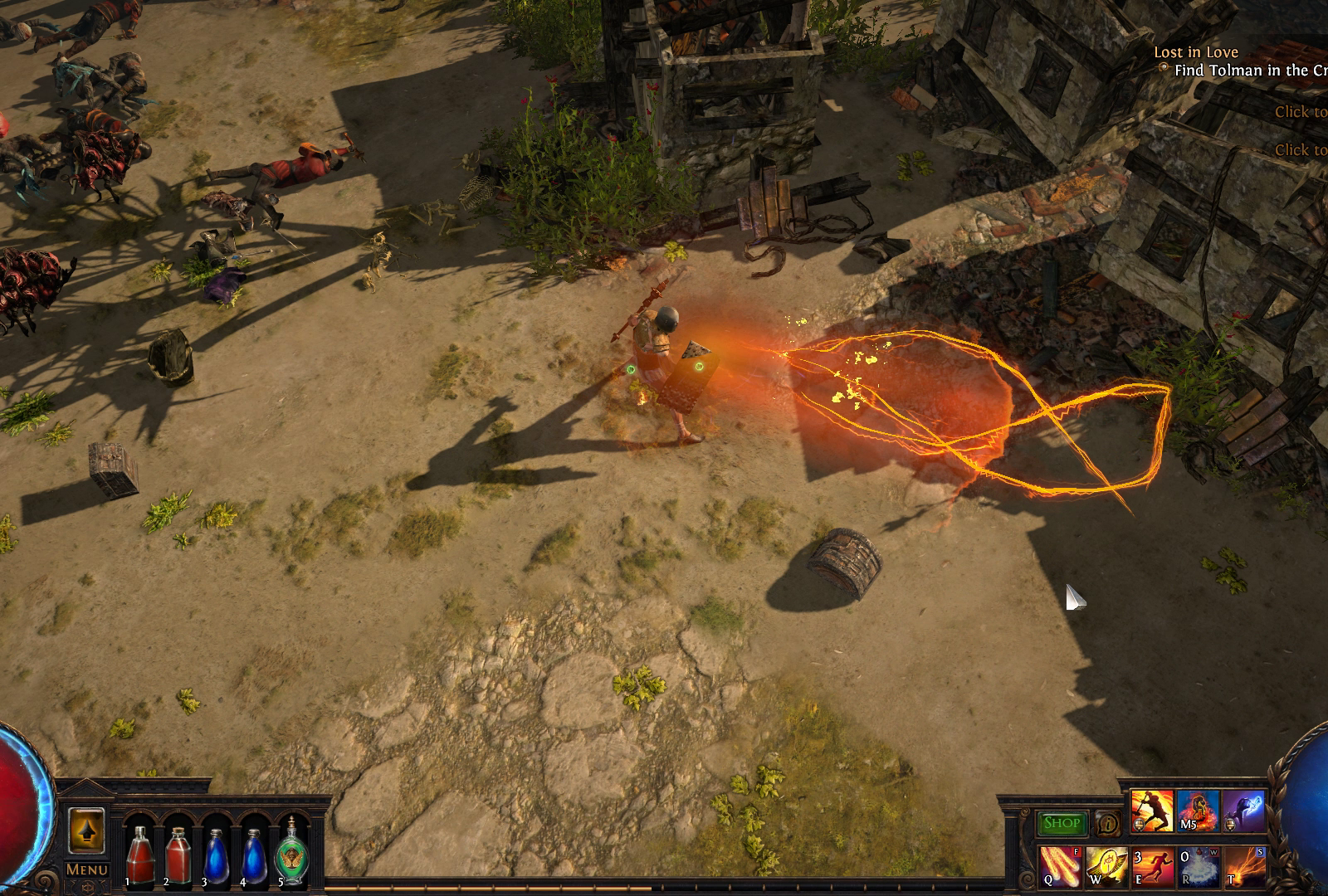
Task: Activate the W golden winged emblem skill
Action: point(1106,865)
